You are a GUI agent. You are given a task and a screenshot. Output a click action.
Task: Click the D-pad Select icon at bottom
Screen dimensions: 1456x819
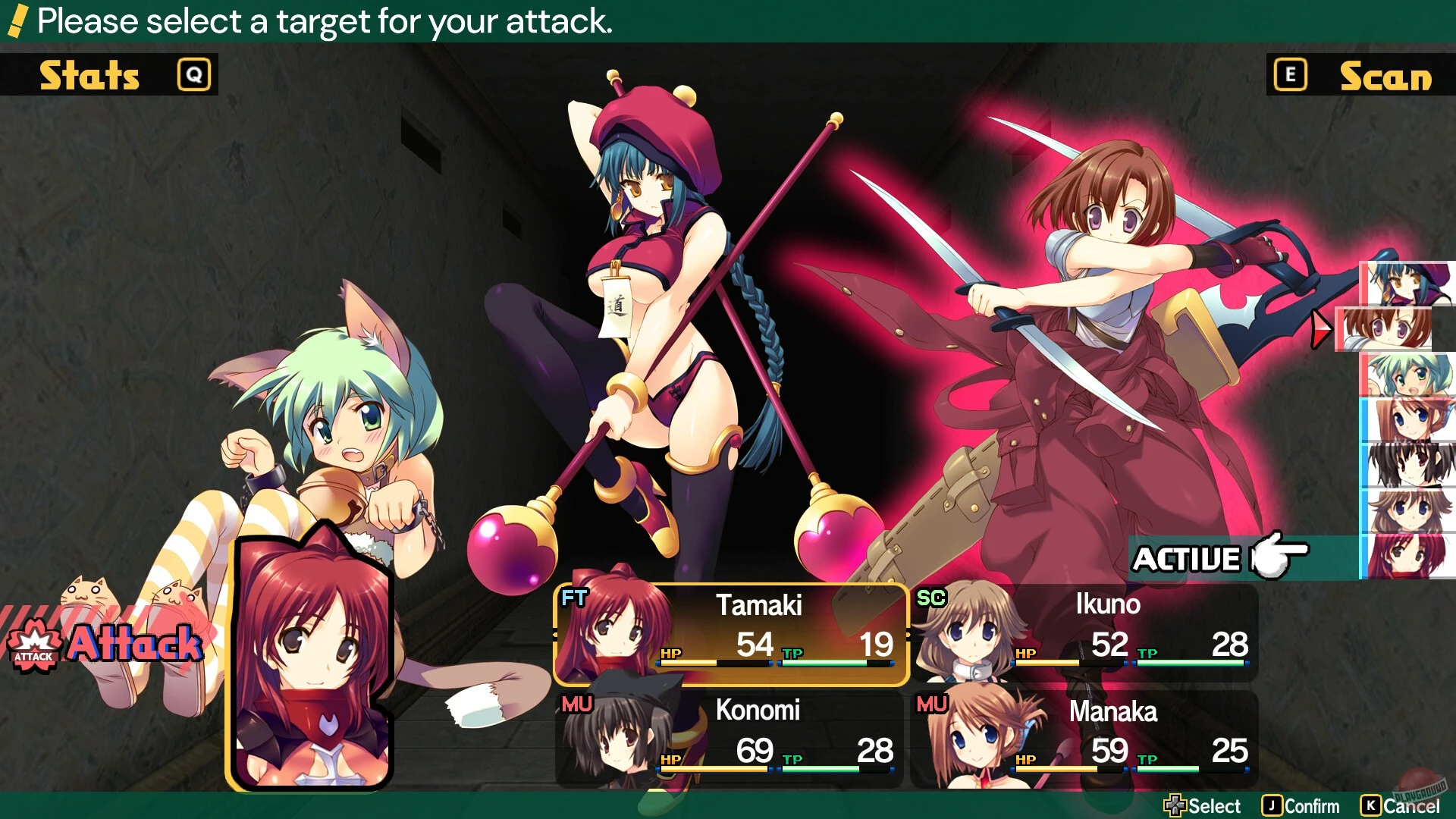(x=1175, y=805)
